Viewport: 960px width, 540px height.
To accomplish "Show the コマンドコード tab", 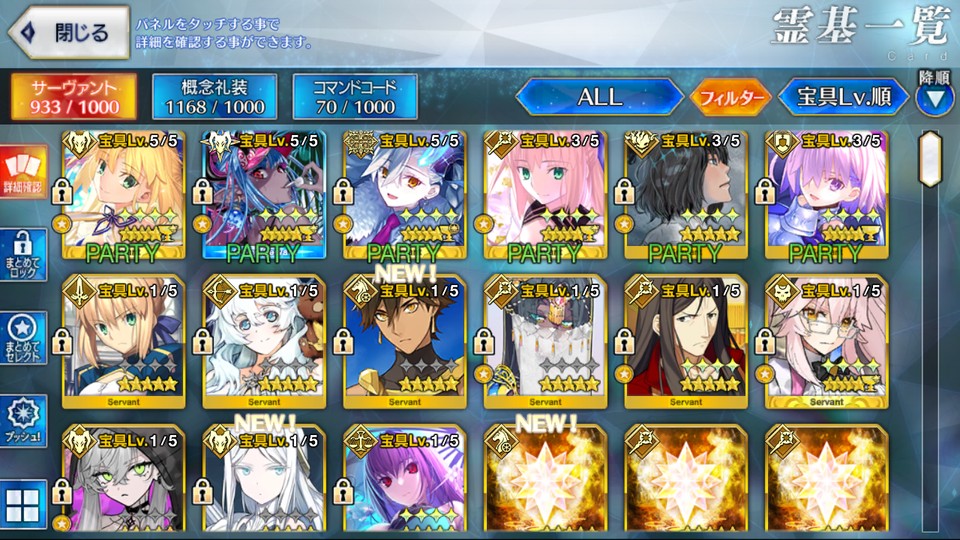I will [354, 95].
